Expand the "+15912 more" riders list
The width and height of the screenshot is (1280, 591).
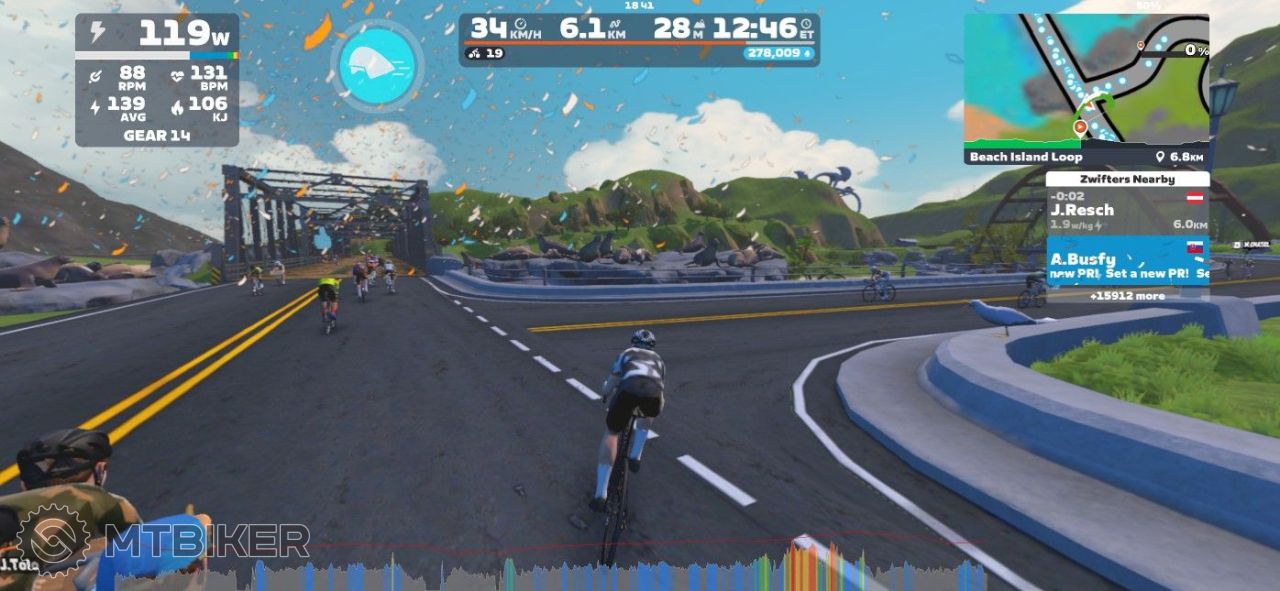1127,296
